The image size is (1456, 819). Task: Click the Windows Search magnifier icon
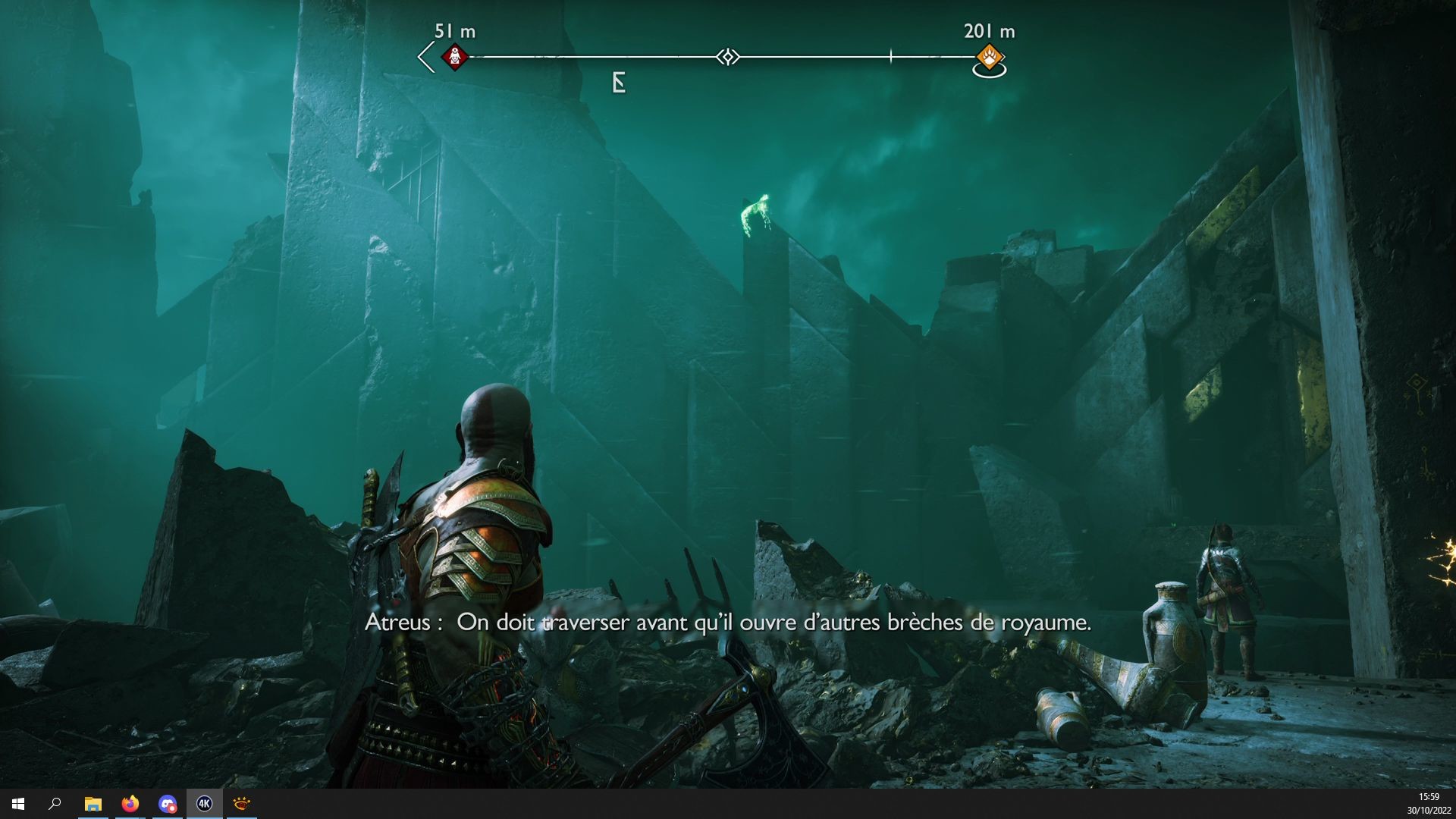[x=55, y=805]
